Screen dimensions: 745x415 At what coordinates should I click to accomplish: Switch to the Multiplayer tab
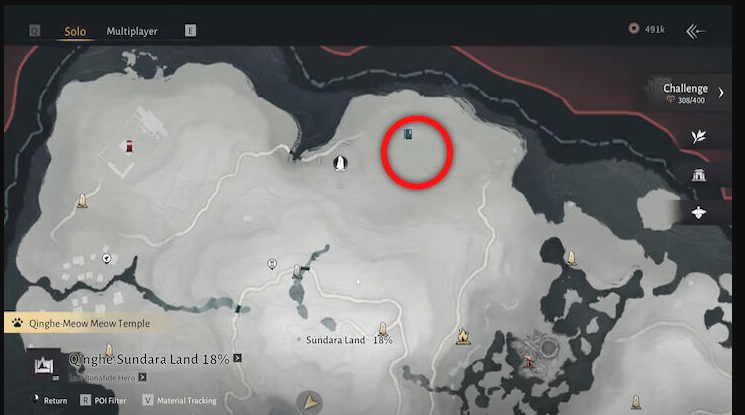[x=132, y=31]
